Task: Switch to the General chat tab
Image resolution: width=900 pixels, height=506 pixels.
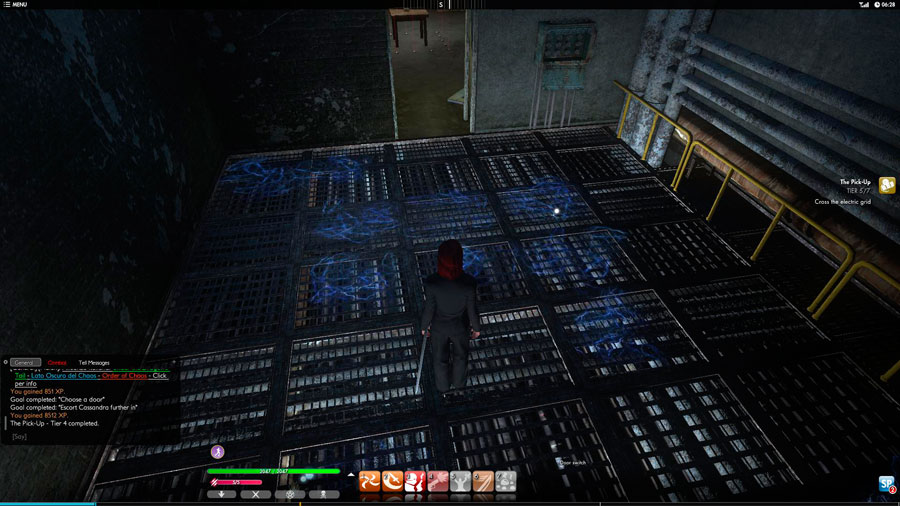Action: click(x=26, y=362)
